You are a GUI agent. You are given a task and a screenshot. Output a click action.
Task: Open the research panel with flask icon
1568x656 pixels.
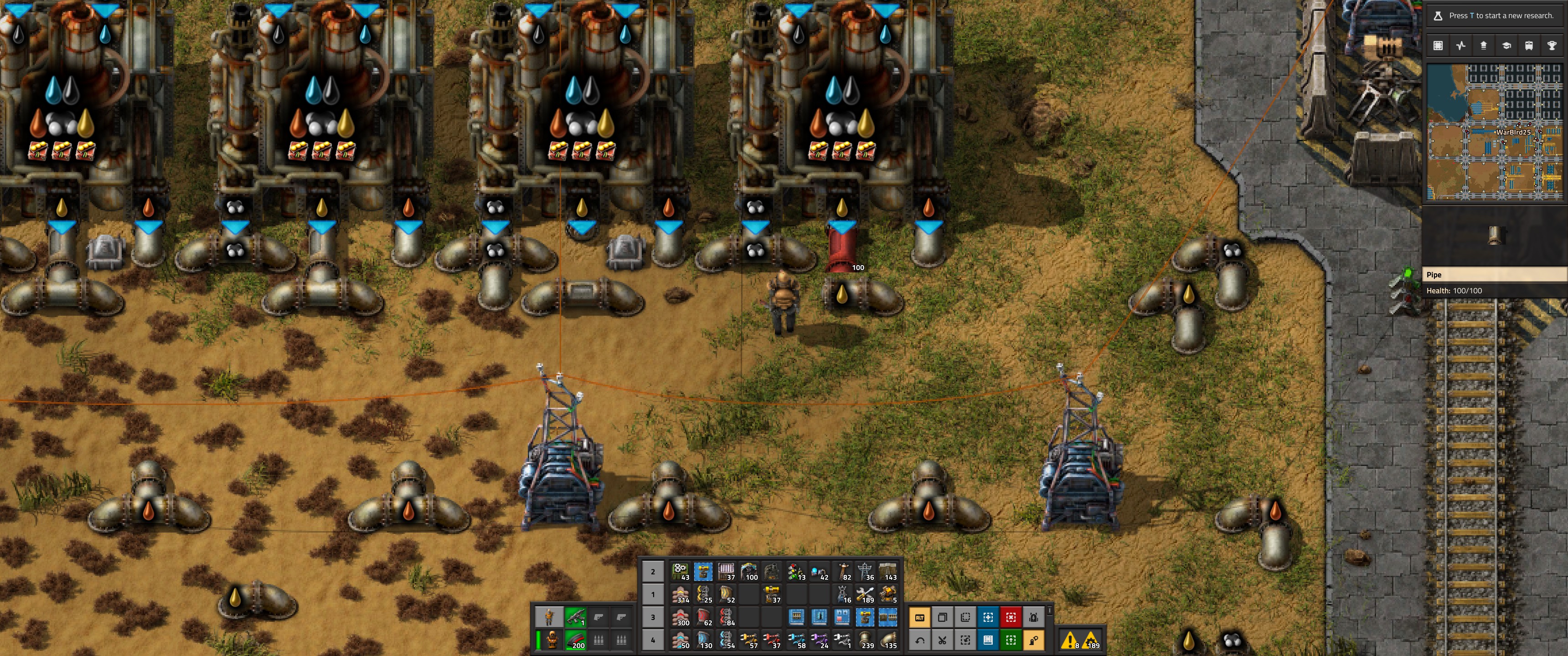[1438, 16]
